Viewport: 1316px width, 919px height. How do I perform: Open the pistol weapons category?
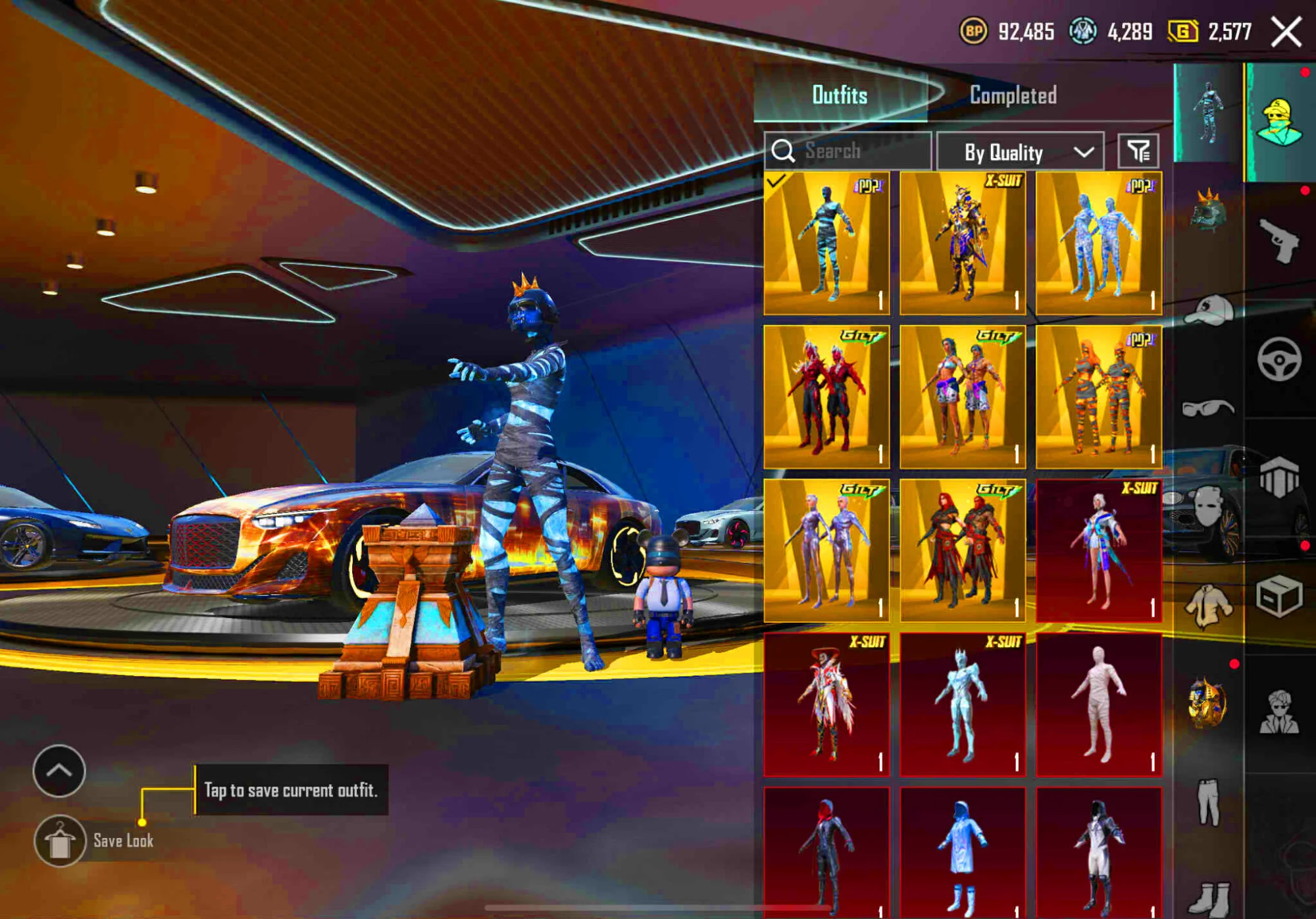[1279, 242]
